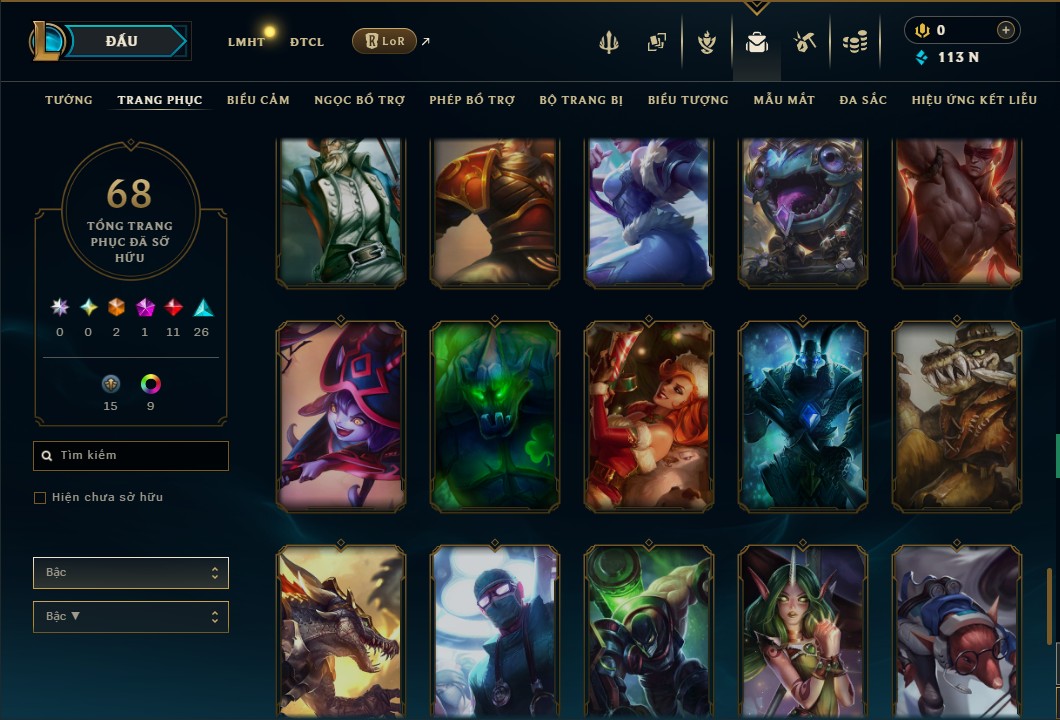Toggle the Hiện chưa sở hữu checkbox

click(40, 498)
